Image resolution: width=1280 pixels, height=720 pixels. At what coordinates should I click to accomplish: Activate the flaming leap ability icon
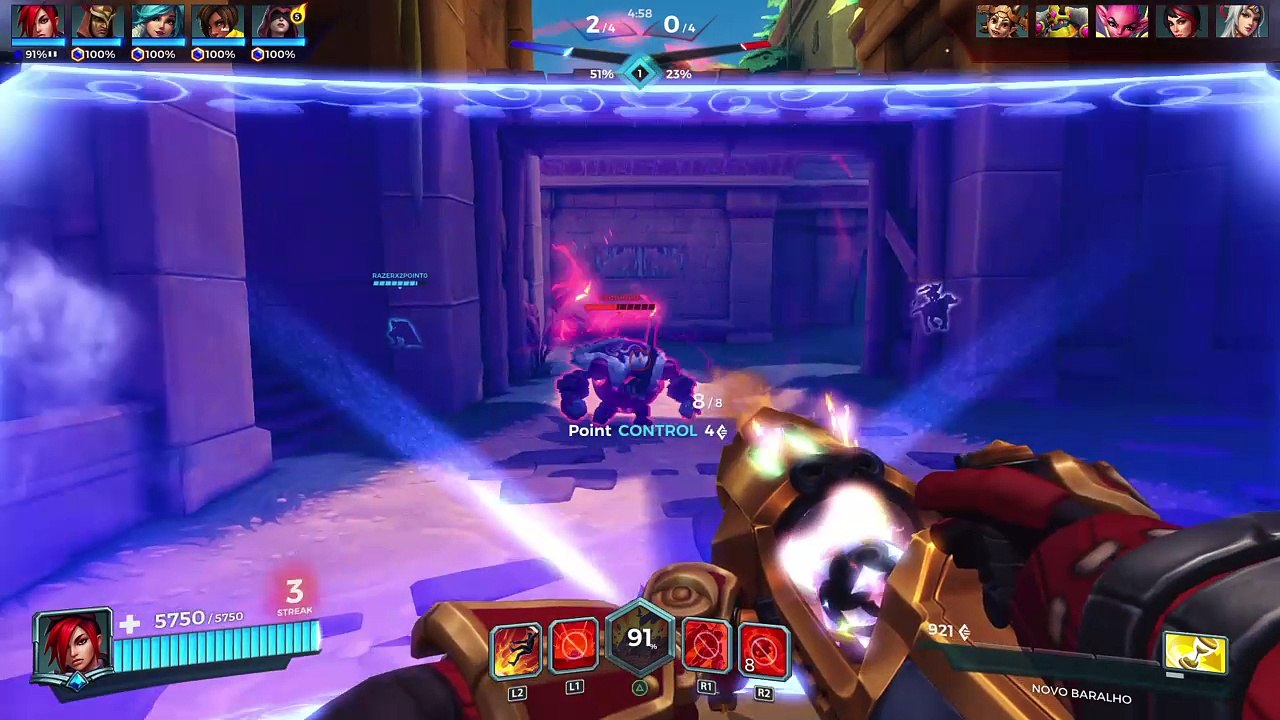(x=516, y=649)
